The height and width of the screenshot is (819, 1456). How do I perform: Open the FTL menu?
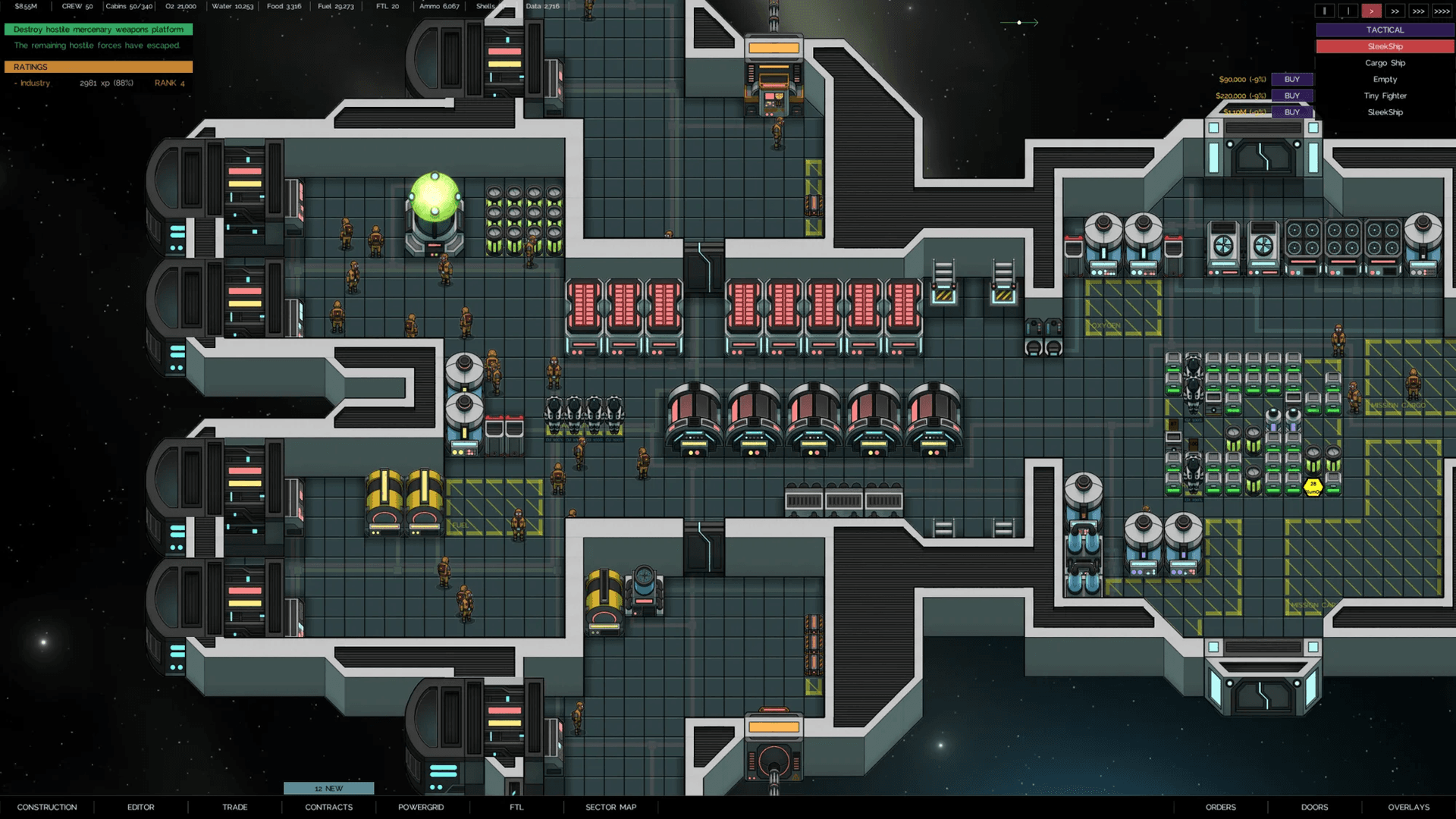[516, 807]
